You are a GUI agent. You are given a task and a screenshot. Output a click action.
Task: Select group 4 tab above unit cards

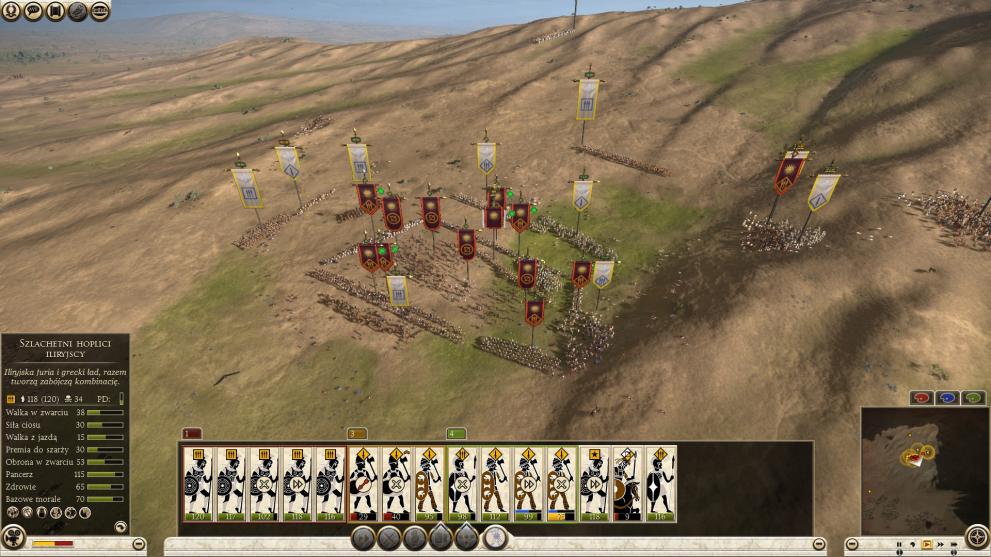click(x=456, y=434)
